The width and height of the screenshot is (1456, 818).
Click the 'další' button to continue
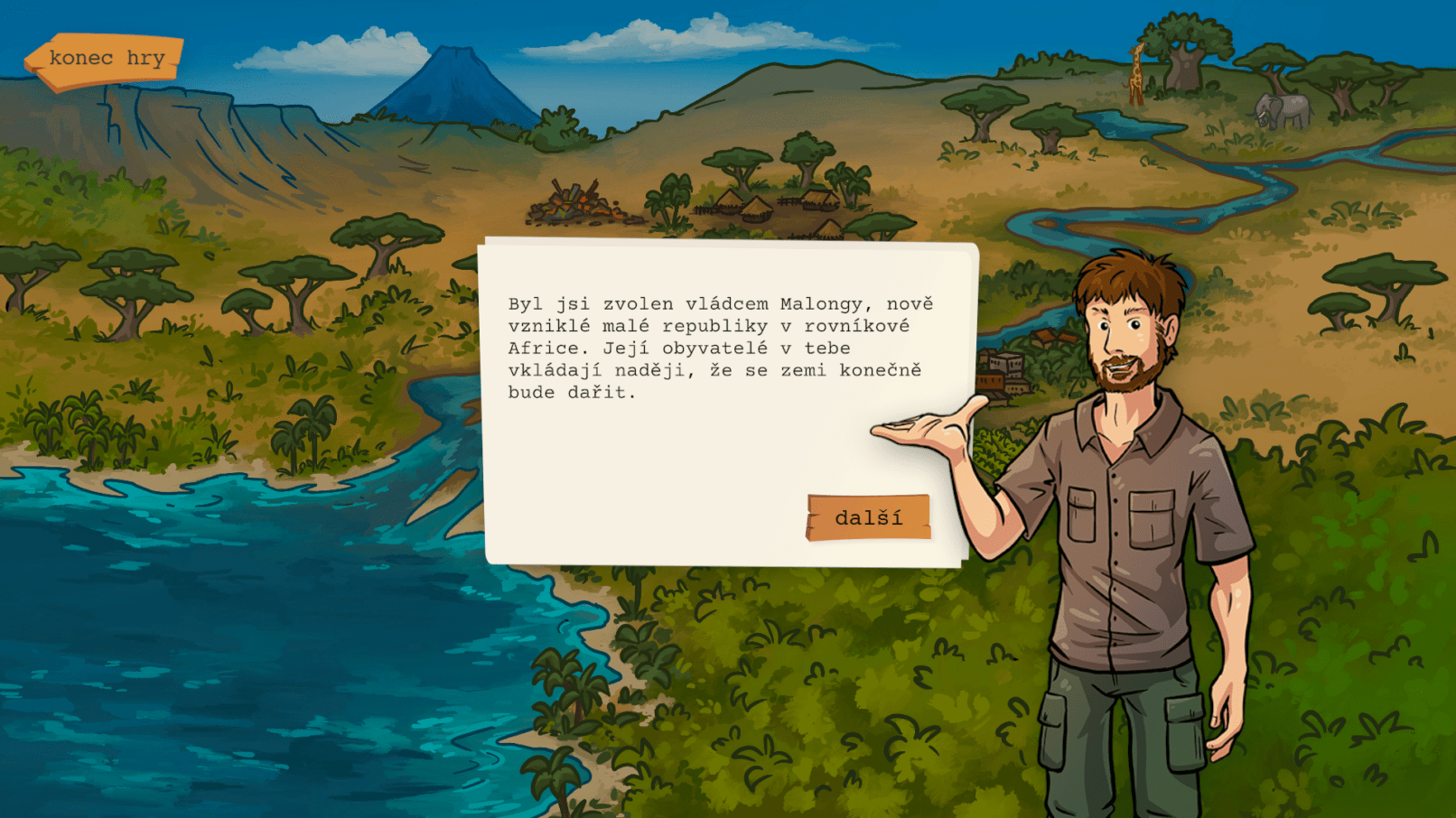click(868, 517)
